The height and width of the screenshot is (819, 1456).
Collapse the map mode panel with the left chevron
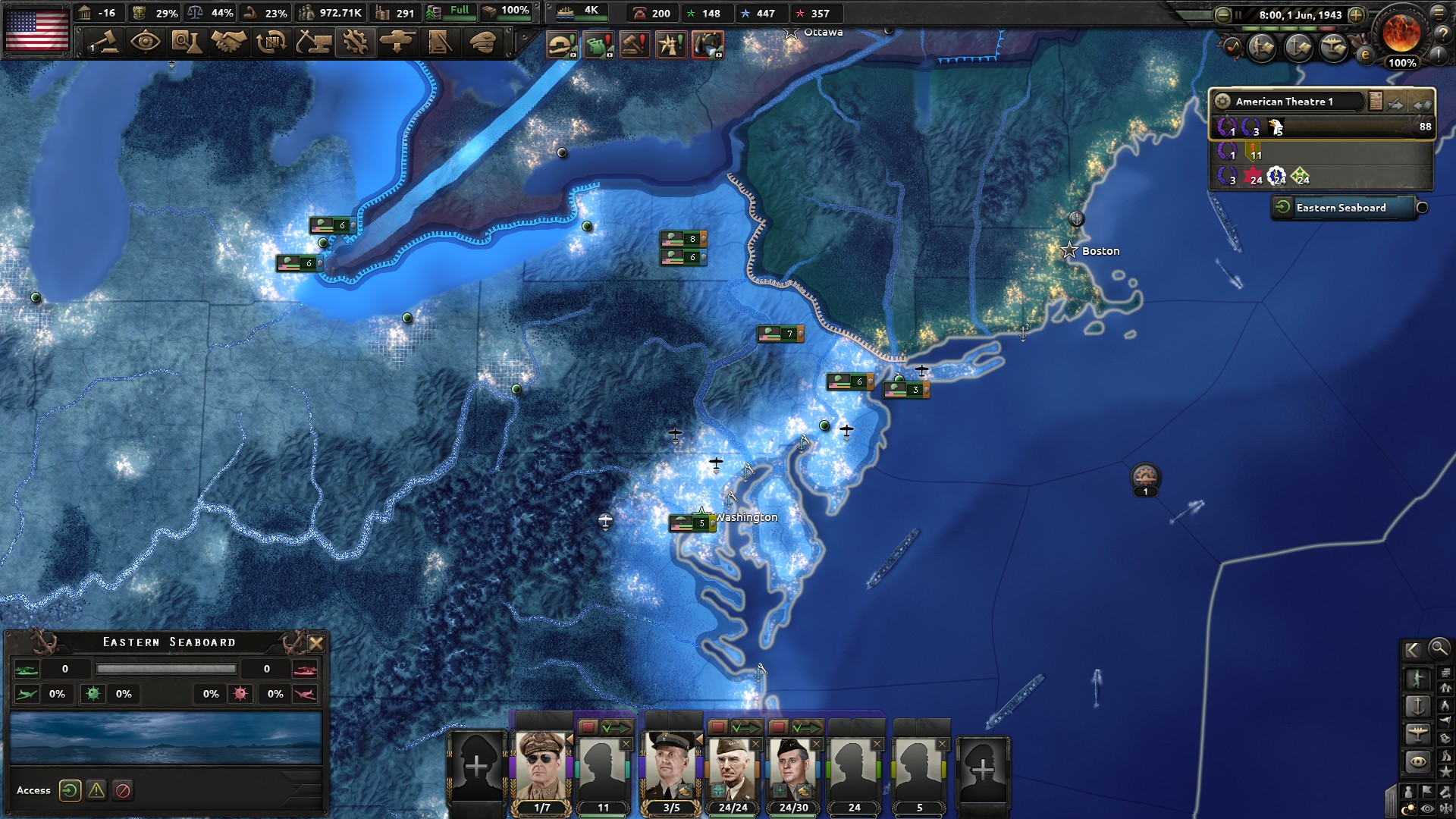[1413, 650]
